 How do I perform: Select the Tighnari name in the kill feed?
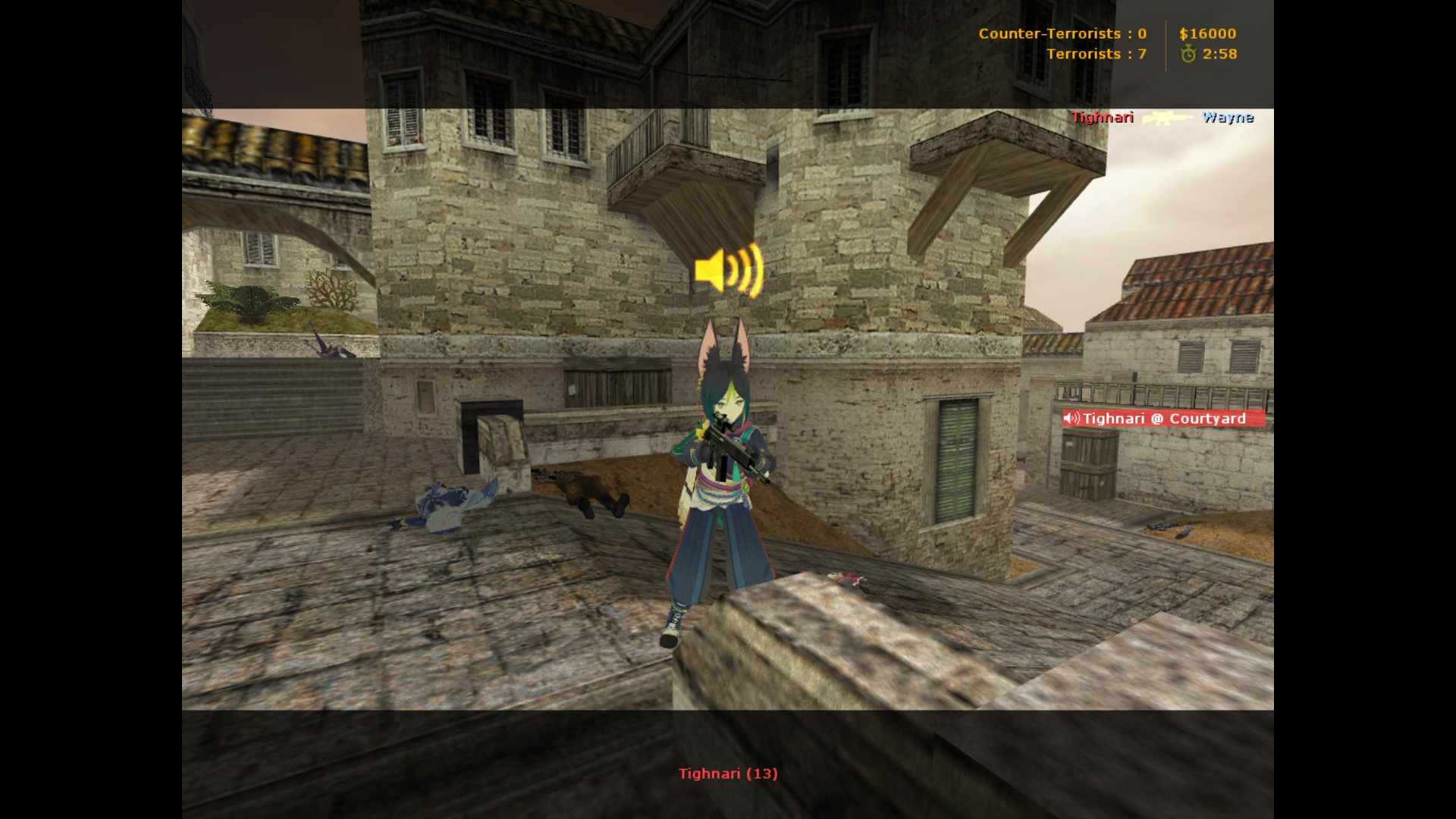click(x=1100, y=118)
